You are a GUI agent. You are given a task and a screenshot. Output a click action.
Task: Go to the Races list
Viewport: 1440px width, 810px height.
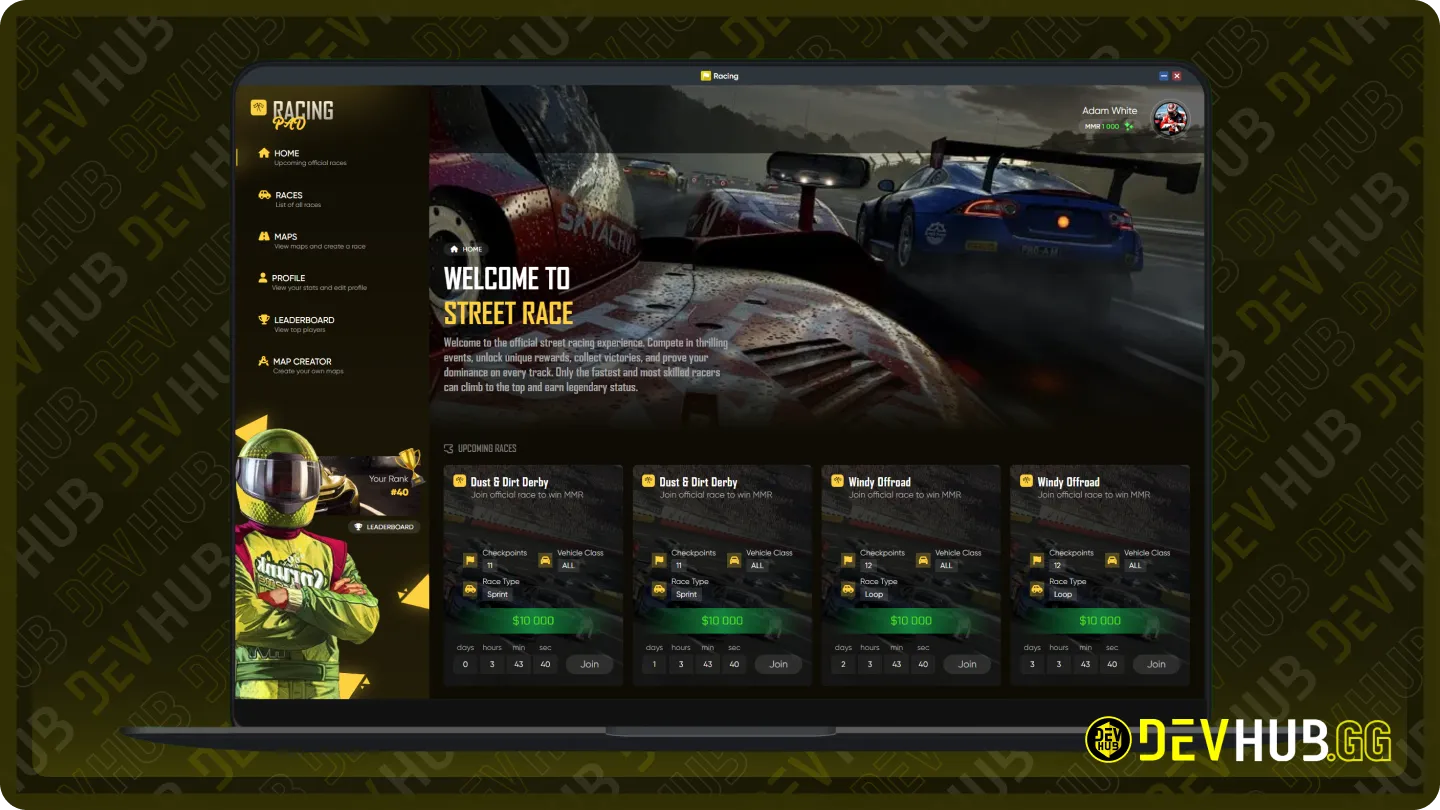288,196
